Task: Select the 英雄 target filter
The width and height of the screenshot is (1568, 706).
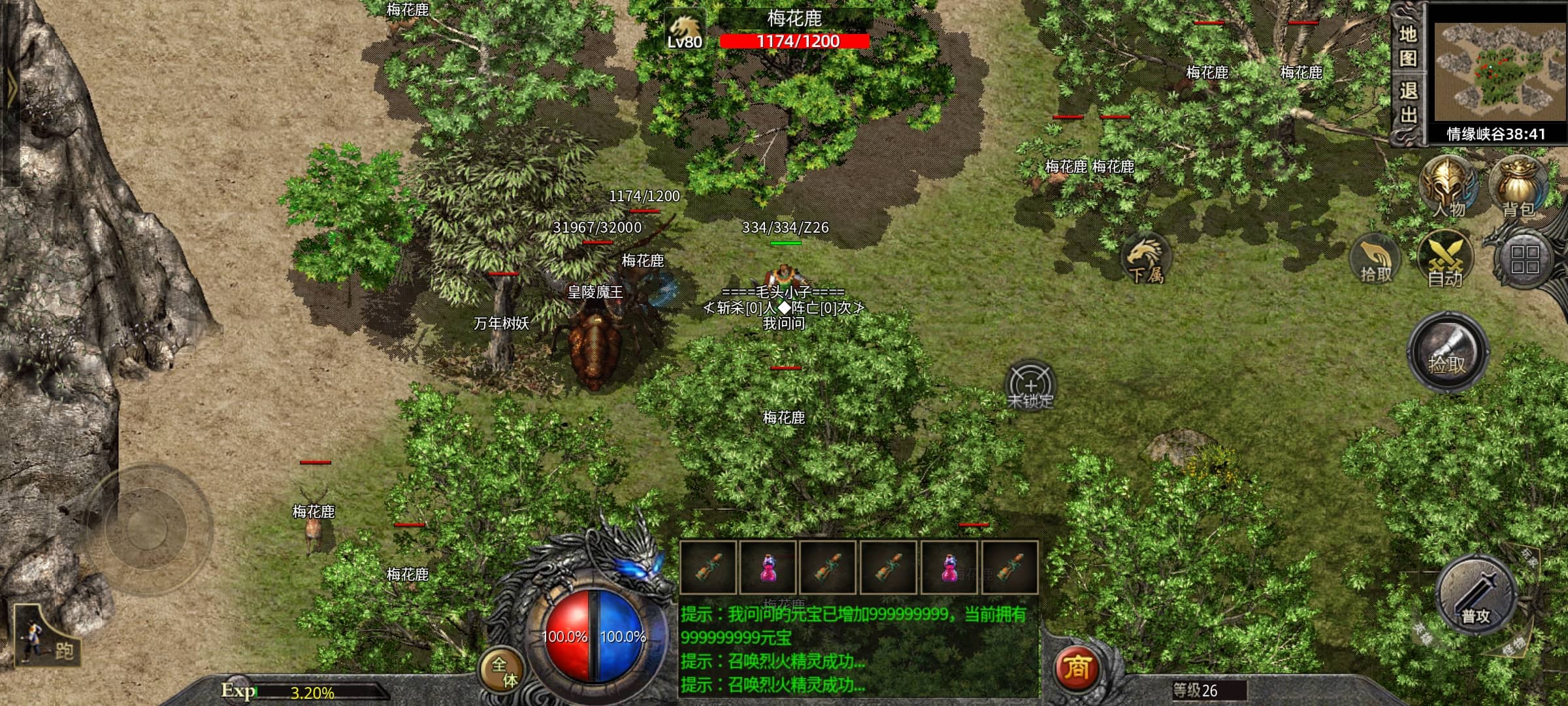Action: [1423, 633]
